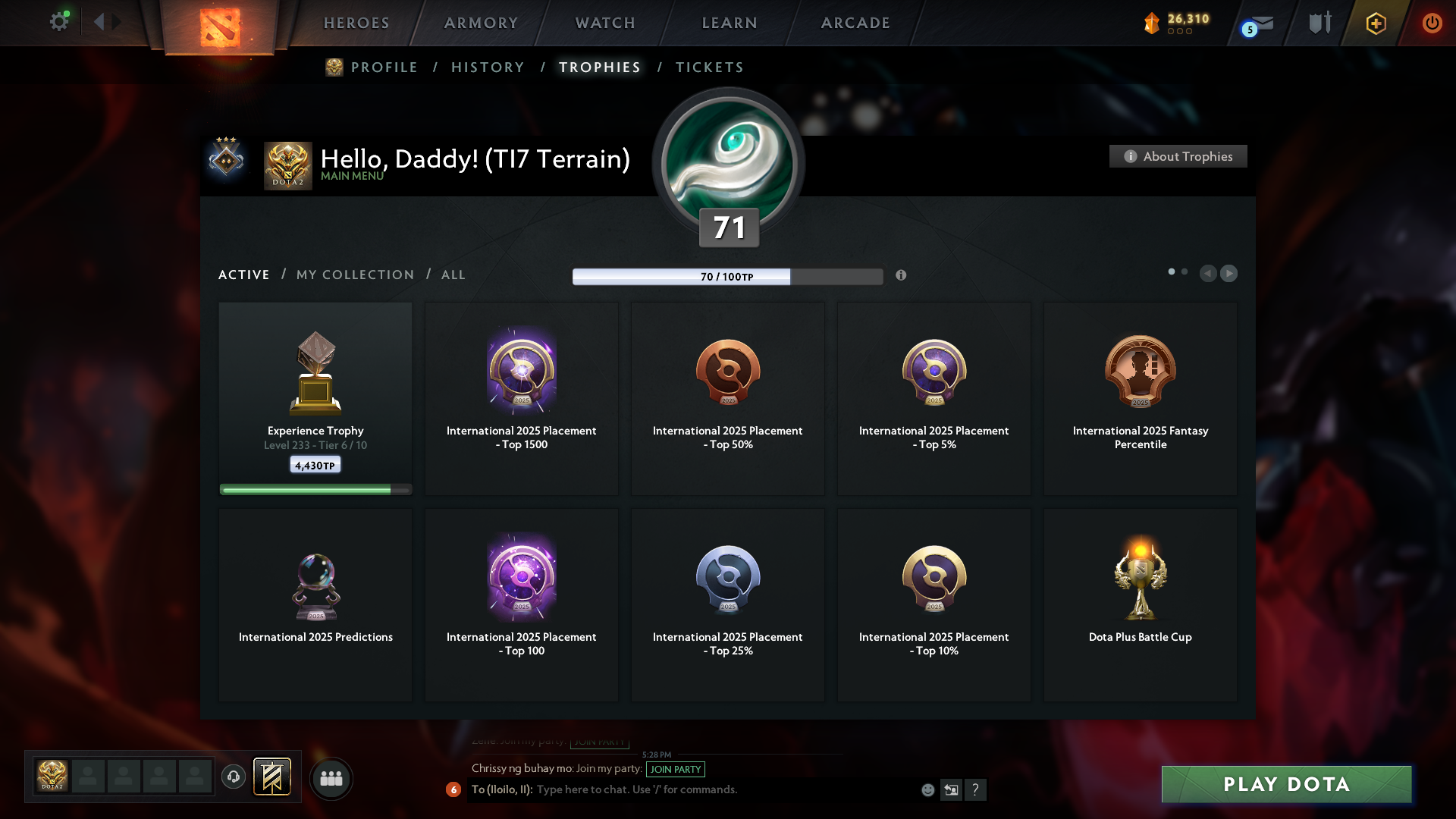The image size is (1456, 819).
Task: Switch to the Arcade tab
Action: pos(855,23)
